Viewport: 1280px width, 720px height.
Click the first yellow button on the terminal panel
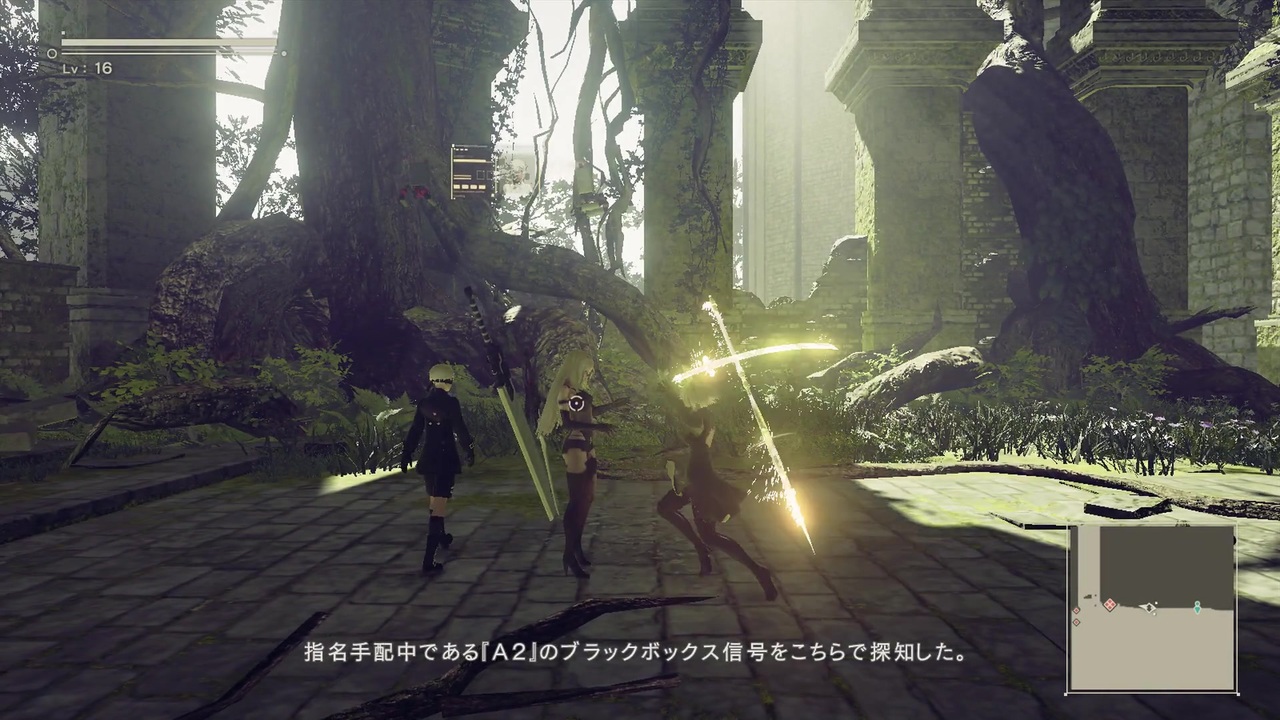click(456, 187)
